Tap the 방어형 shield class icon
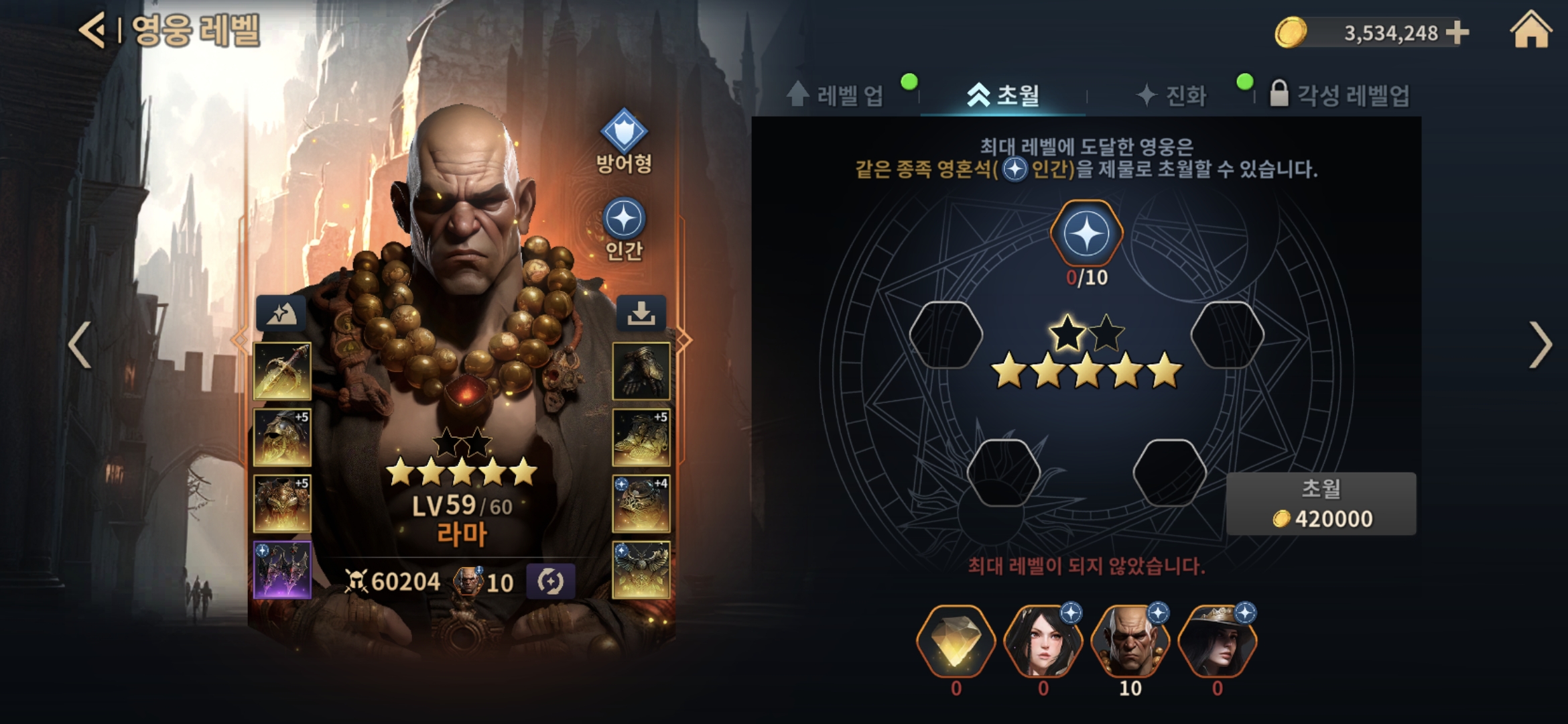1568x724 pixels. 624,131
